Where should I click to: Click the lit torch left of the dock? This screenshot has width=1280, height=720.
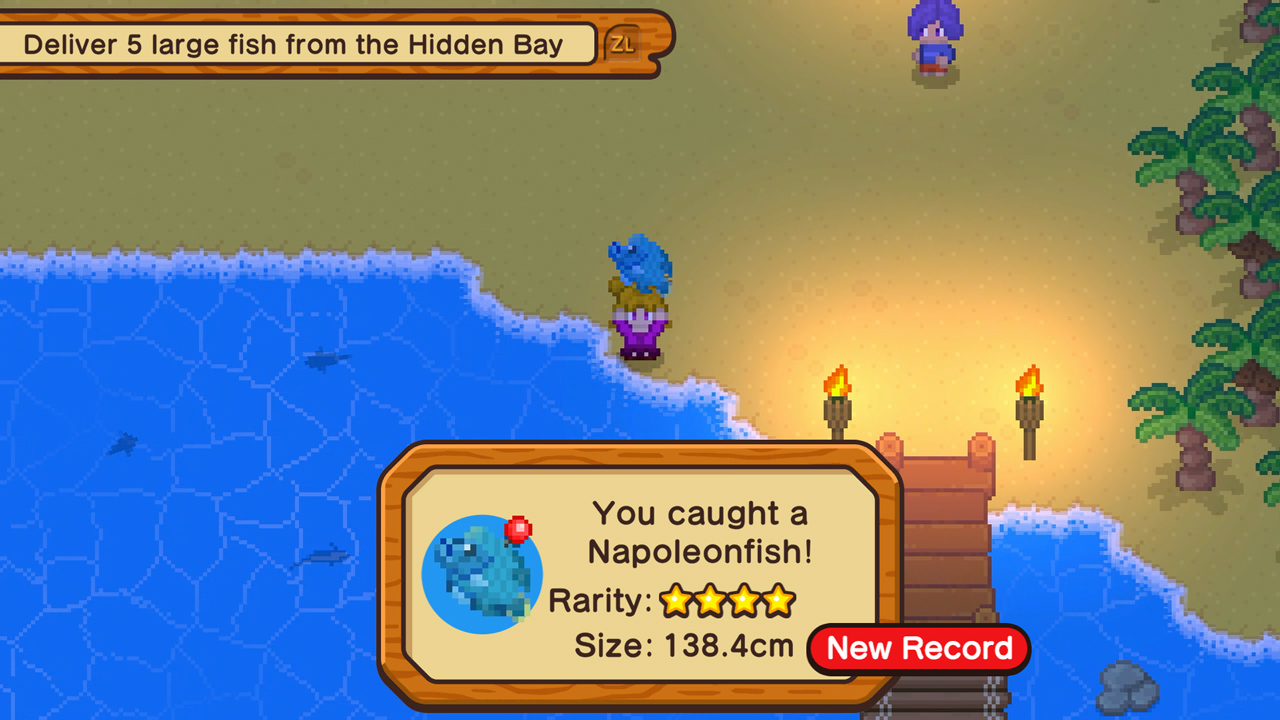pyautogui.click(x=836, y=395)
